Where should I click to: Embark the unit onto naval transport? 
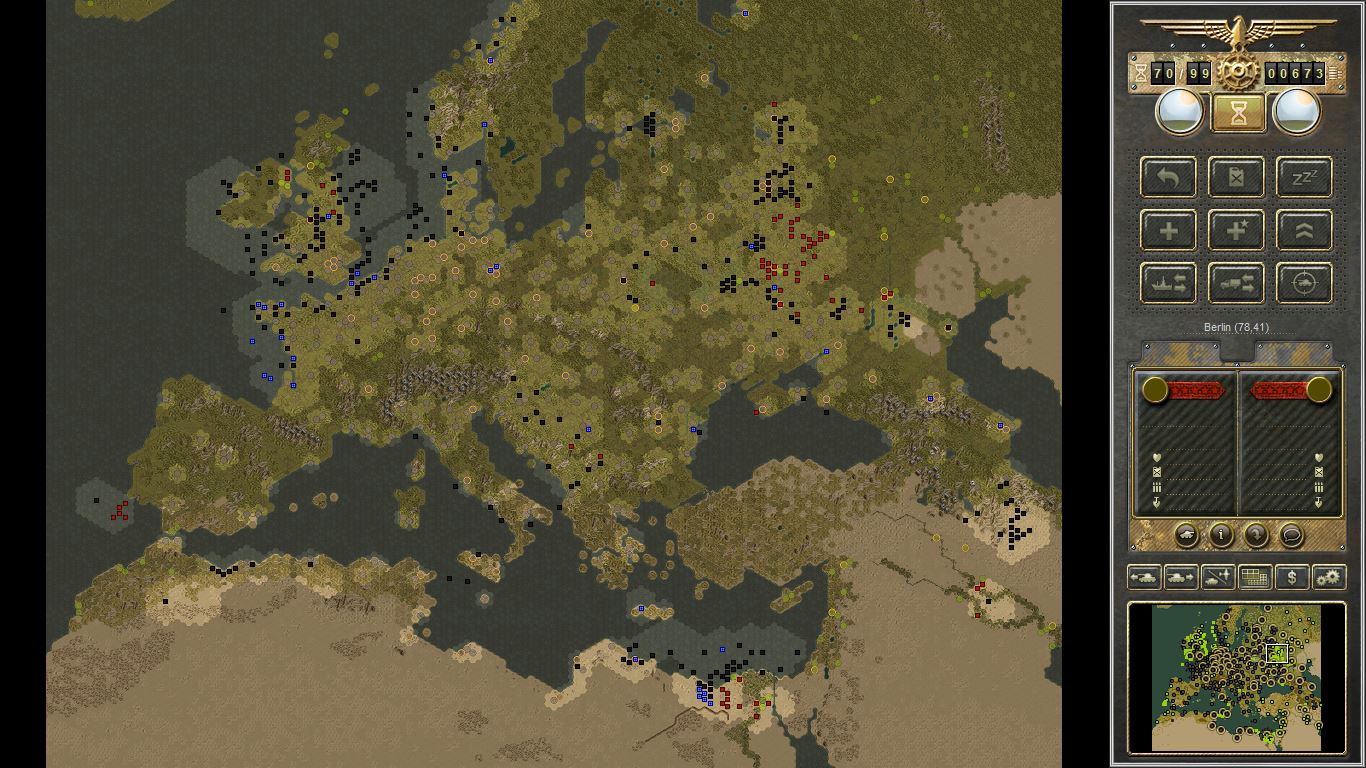coord(1168,283)
